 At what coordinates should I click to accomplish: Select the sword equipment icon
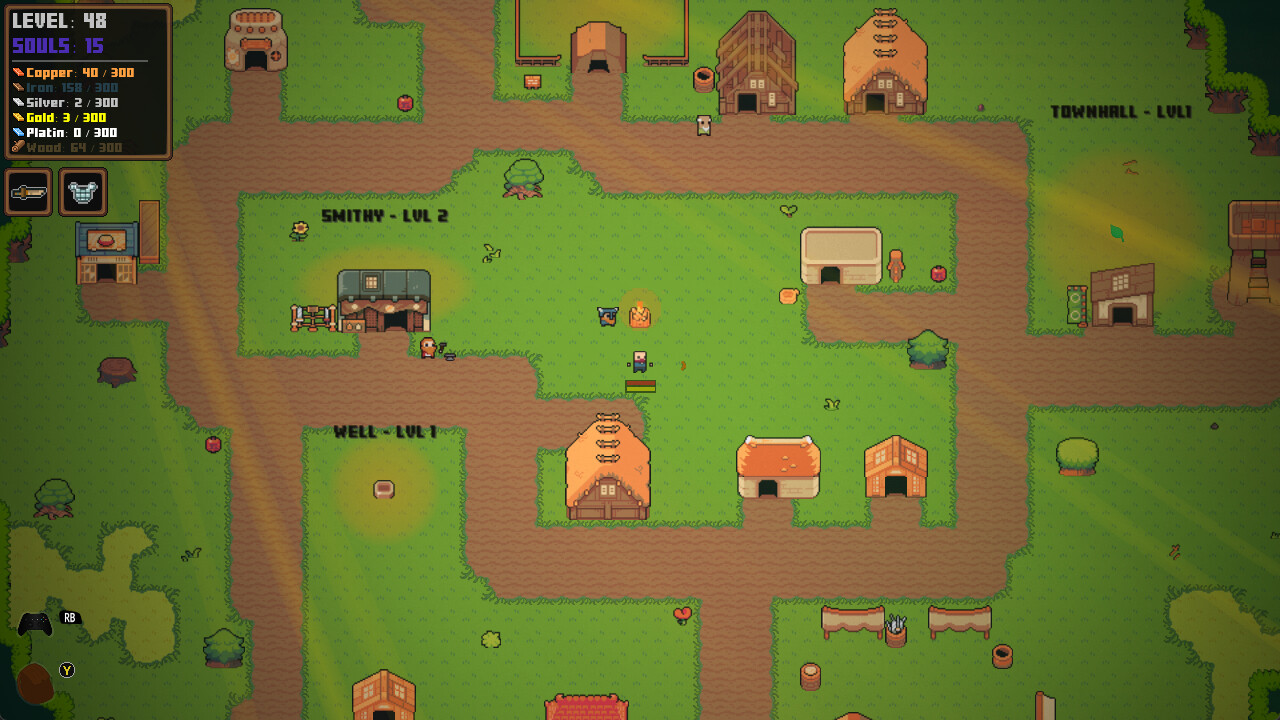pyautogui.click(x=28, y=191)
